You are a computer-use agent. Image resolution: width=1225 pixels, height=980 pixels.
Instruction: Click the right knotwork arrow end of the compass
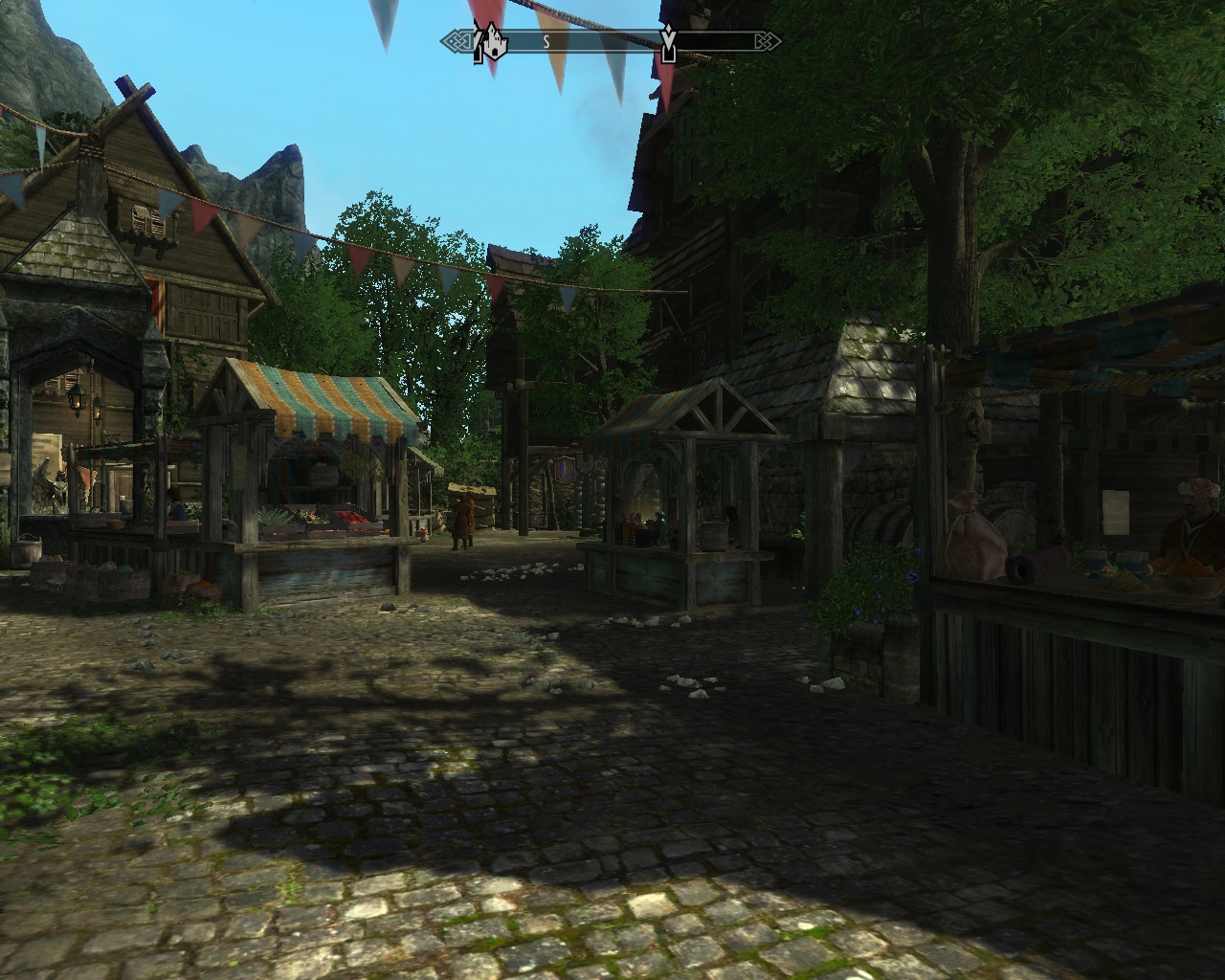coord(767,40)
